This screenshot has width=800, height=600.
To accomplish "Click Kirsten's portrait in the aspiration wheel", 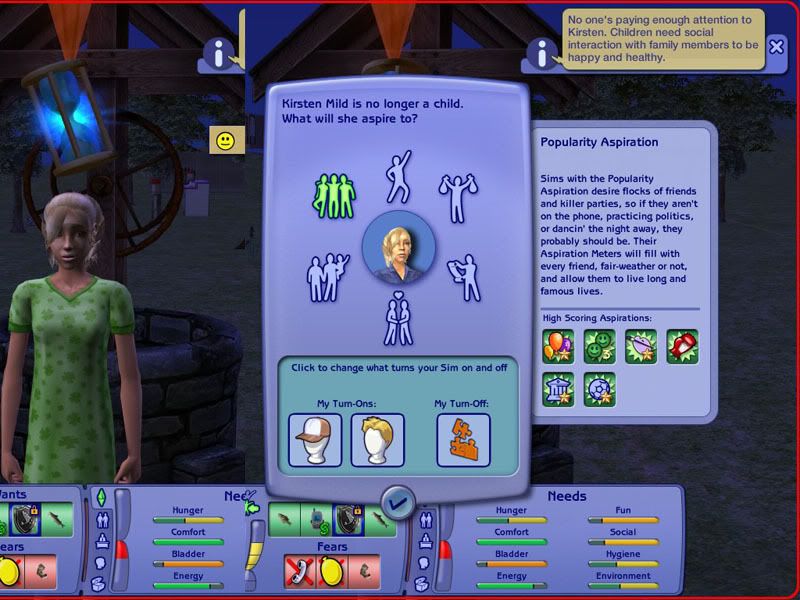I will [x=398, y=246].
